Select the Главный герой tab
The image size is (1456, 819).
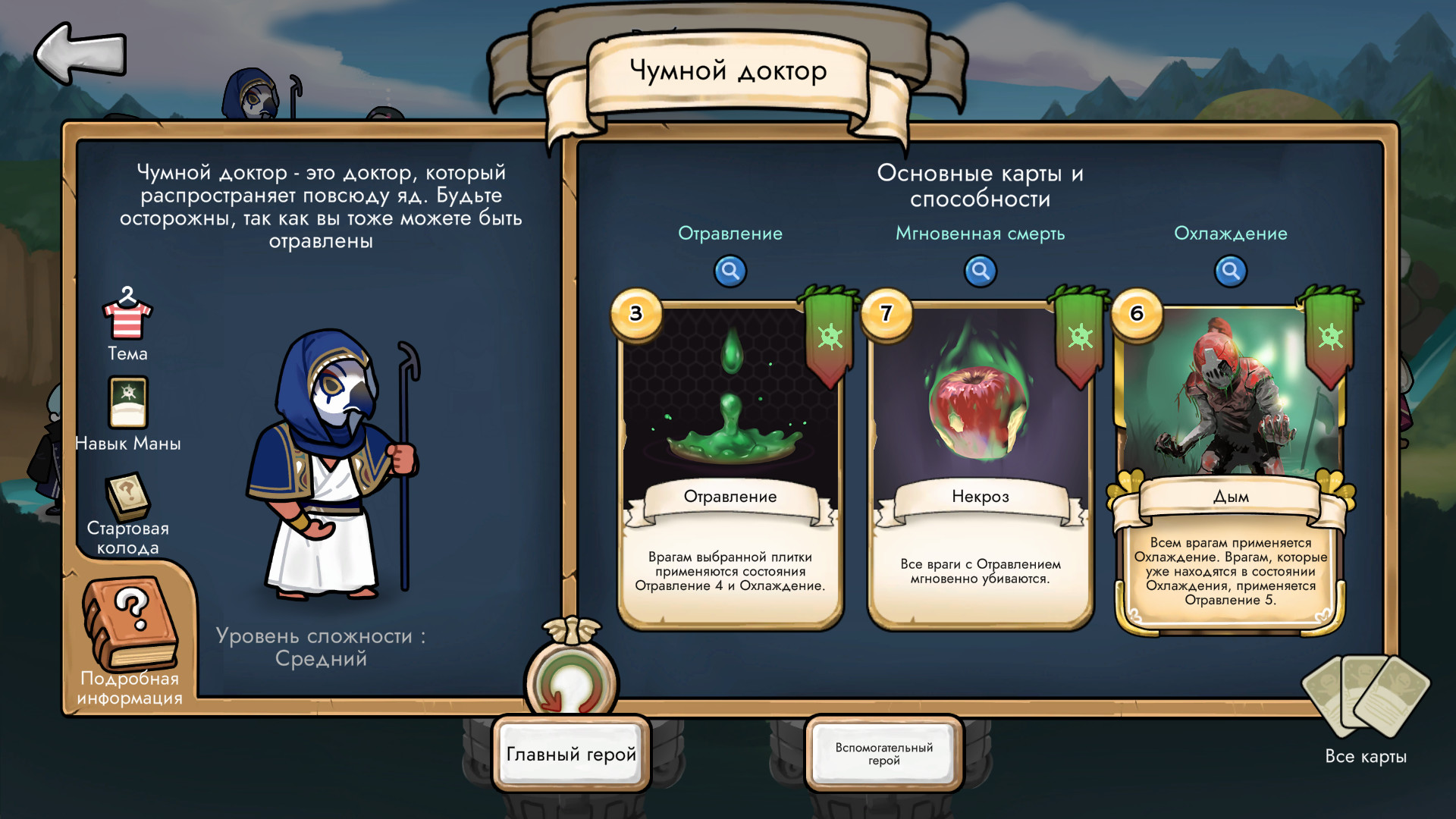pos(571,753)
